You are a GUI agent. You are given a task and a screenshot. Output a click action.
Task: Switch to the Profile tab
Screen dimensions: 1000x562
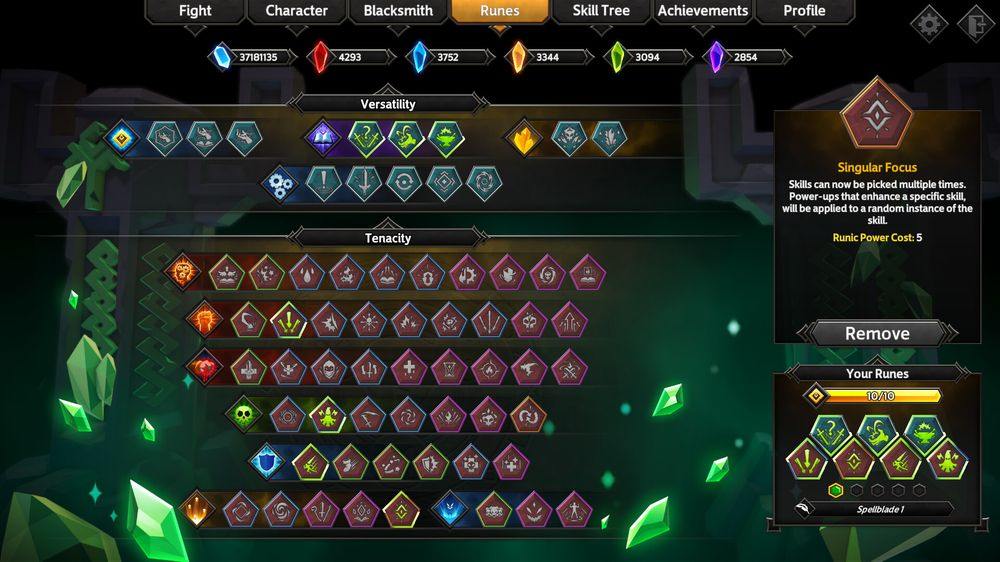[804, 11]
